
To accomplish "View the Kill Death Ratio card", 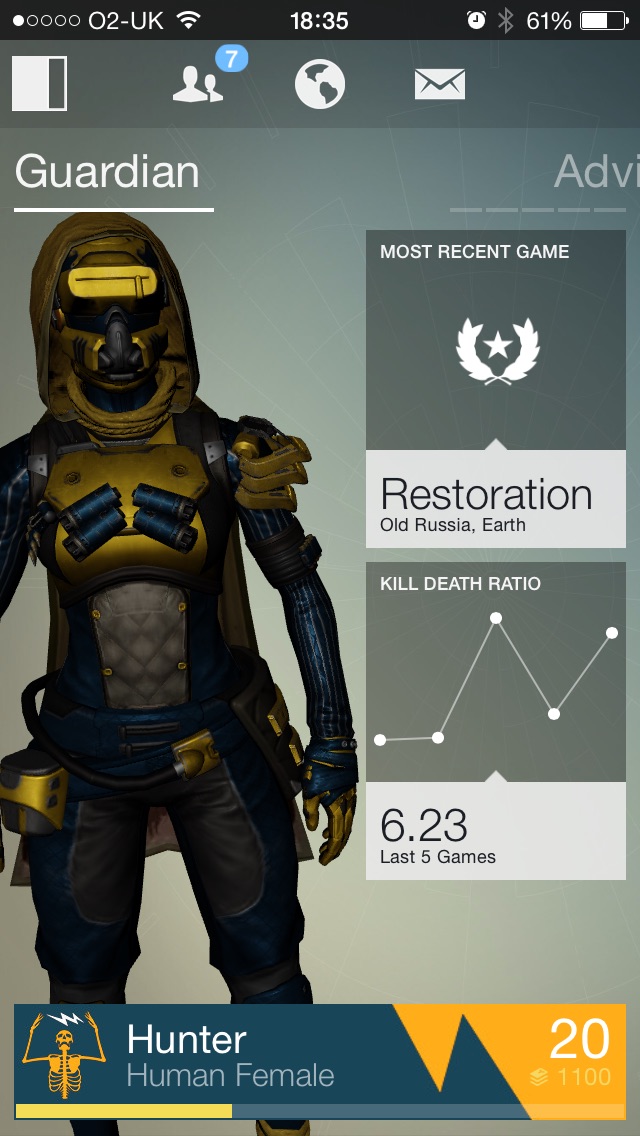I will tap(496, 720).
